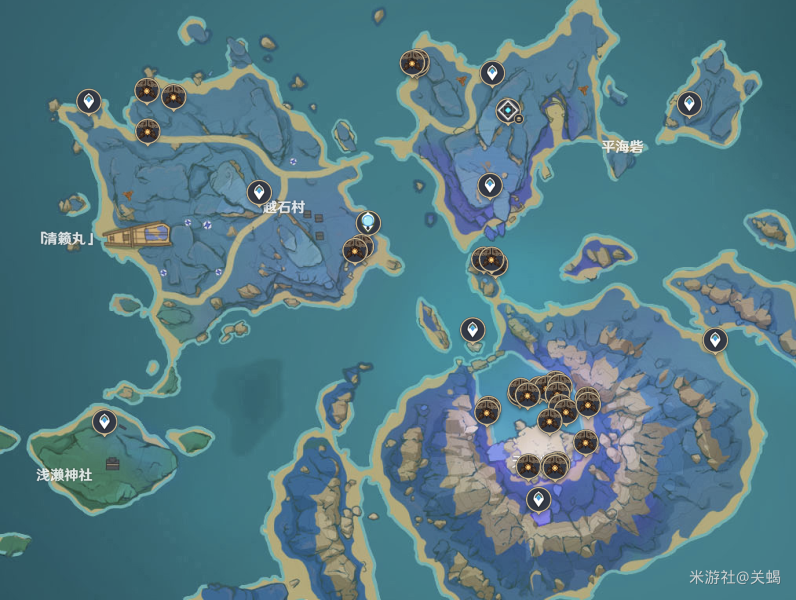
Task: Pick the waypoint on the northwest tip
Action: coord(89,100)
